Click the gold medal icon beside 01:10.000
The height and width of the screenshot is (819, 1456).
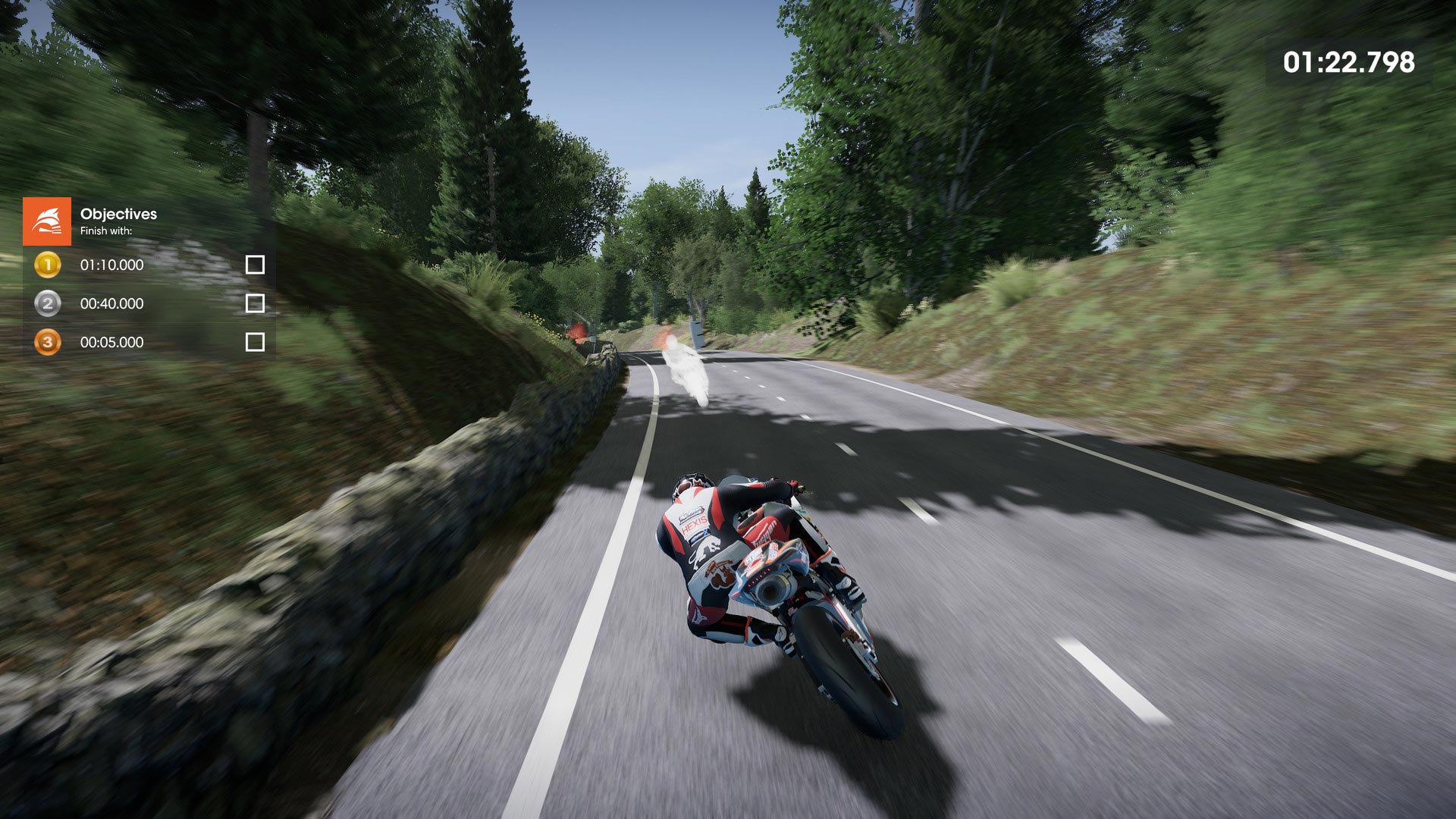point(47,265)
